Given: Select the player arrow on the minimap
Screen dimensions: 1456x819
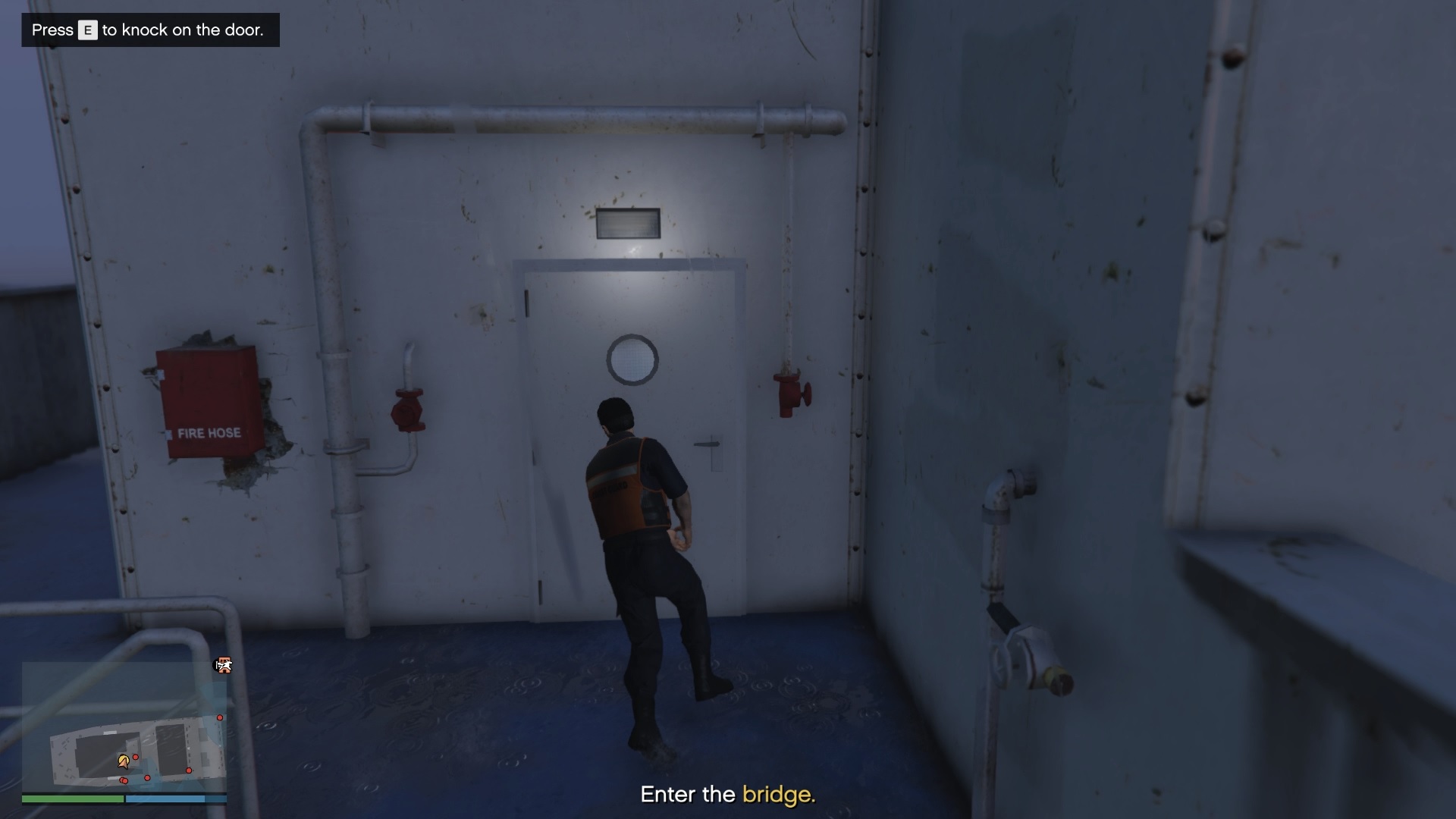Looking at the screenshot, I should point(124,762).
